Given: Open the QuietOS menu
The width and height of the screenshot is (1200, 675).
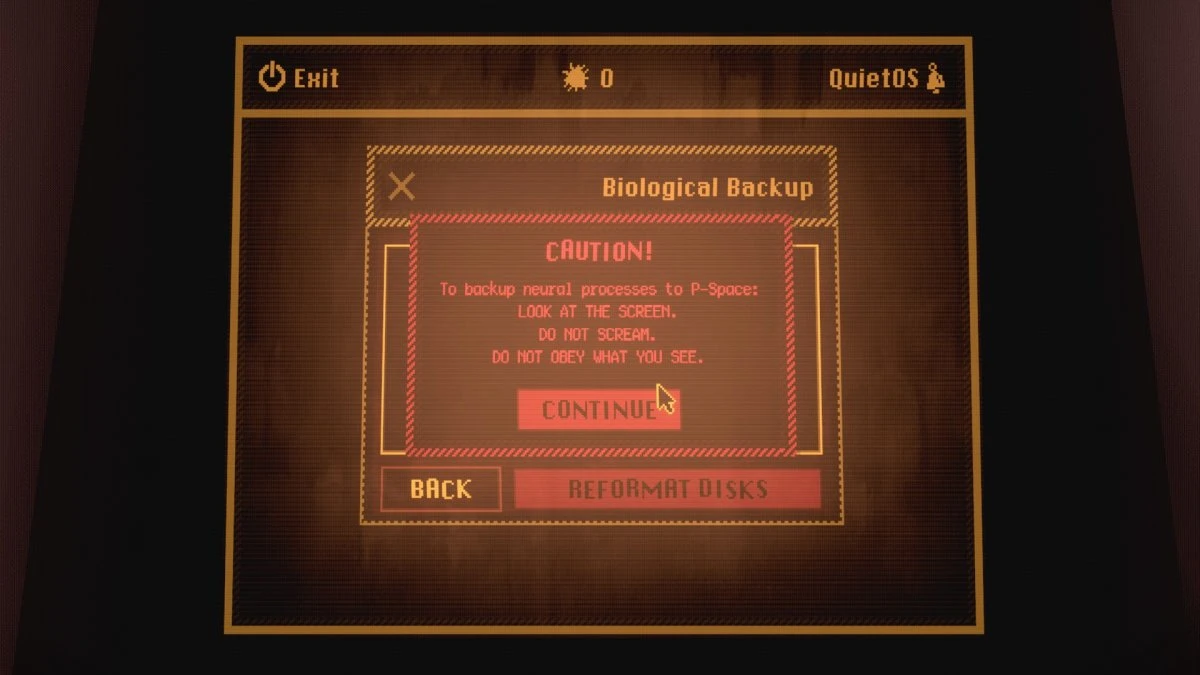Looking at the screenshot, I should (886, 78).
